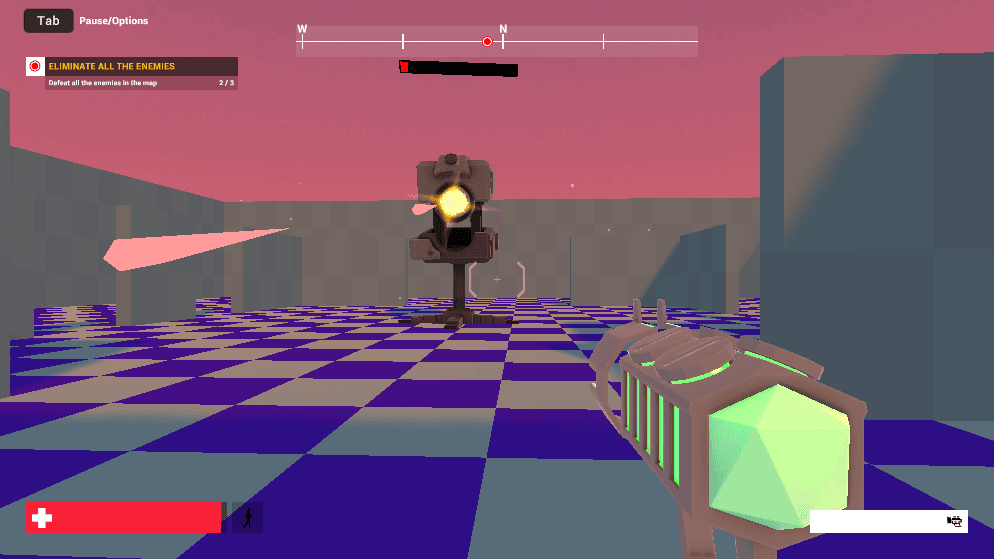Click the red enemy marker on the compass
Image resolution: width=994 pixels, height=559 pixels.
point(487,42)
